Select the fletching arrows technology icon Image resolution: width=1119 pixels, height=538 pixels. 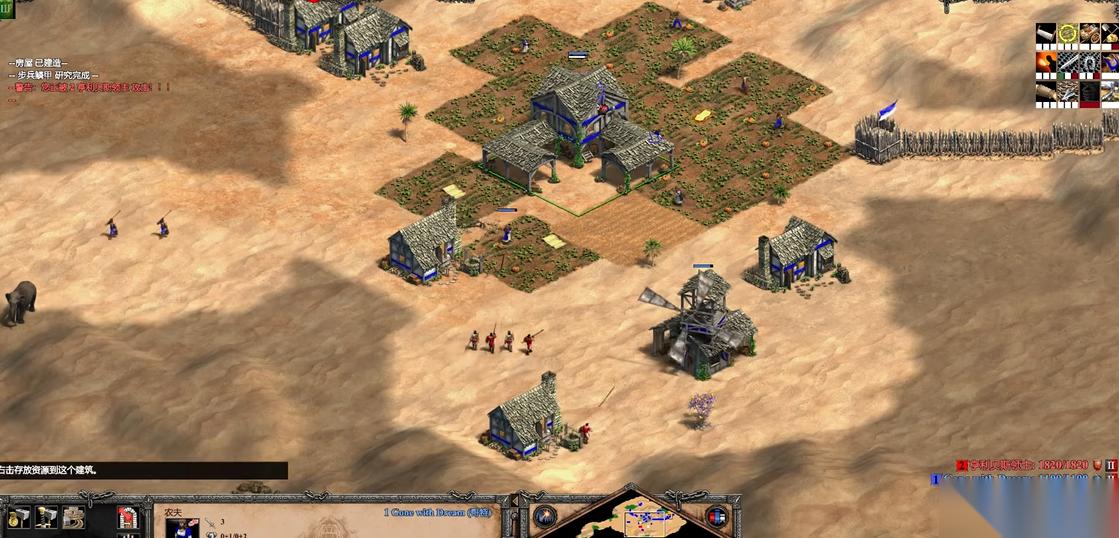pyautogui.click(x=1068, y=90)
